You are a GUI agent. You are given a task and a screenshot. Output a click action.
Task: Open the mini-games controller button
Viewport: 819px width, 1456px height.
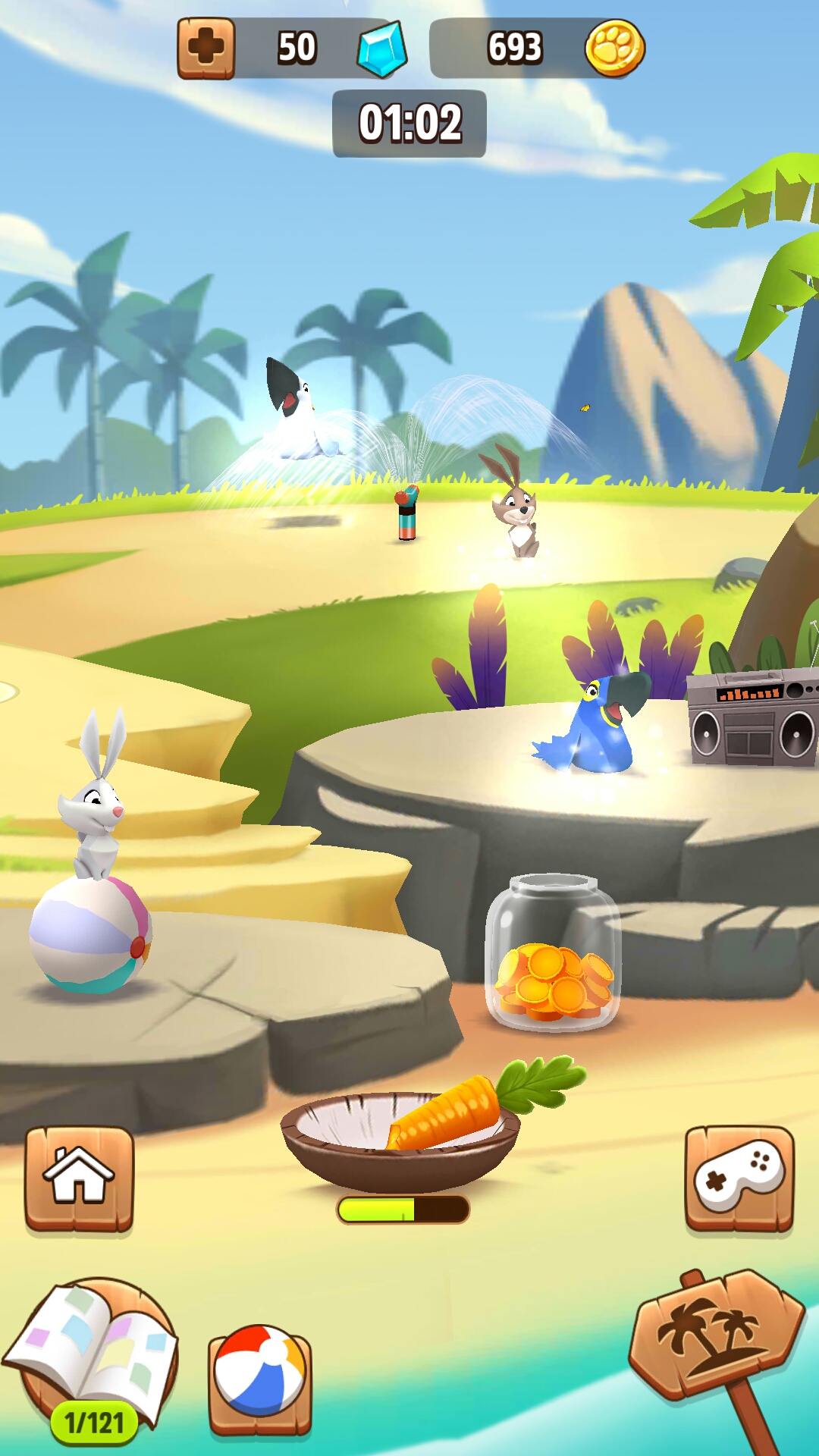(739, 1178)
